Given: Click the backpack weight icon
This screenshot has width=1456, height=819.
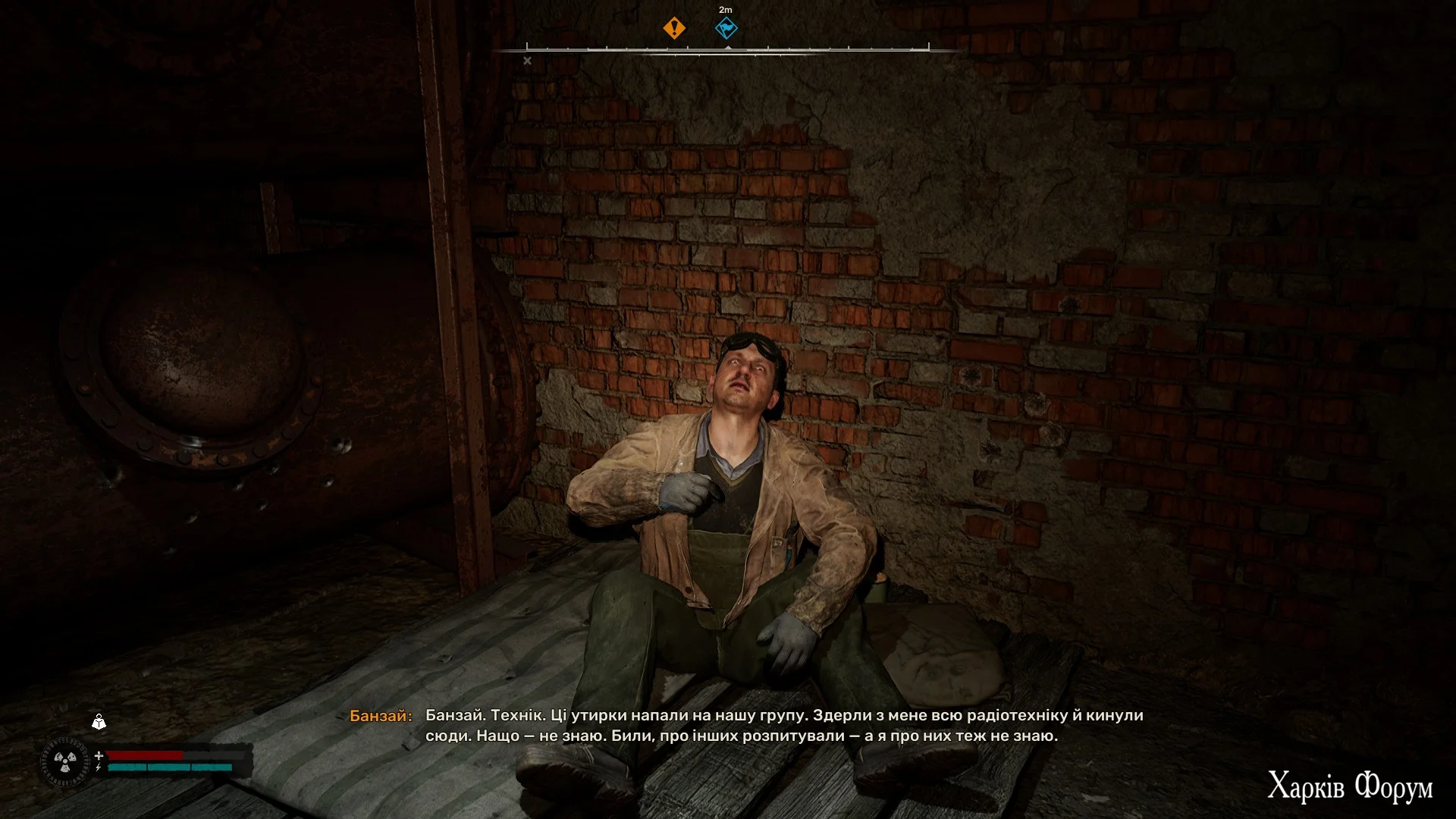Looking at the screenshot, I should 99,721.
